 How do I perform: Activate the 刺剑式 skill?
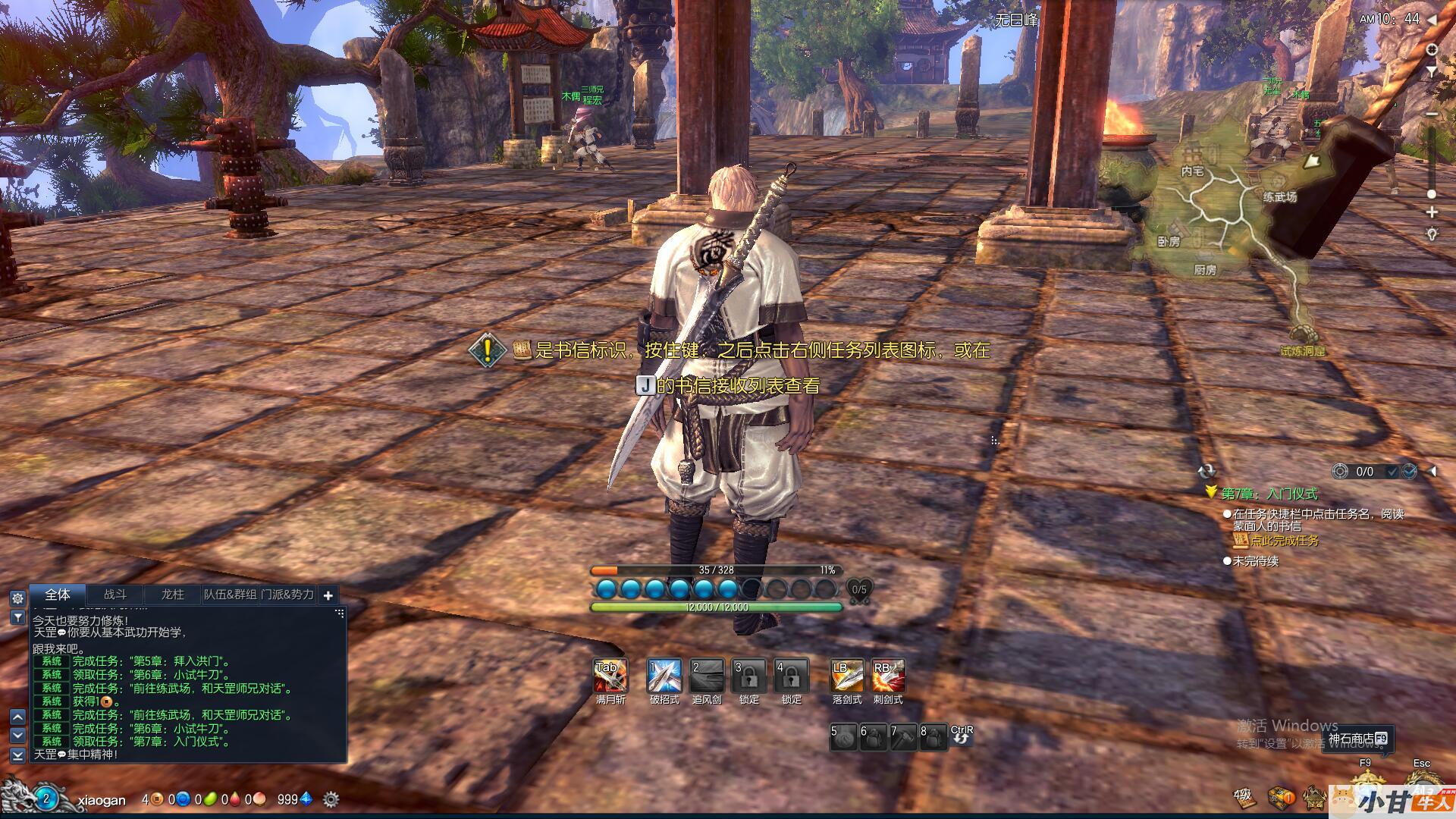888,676
